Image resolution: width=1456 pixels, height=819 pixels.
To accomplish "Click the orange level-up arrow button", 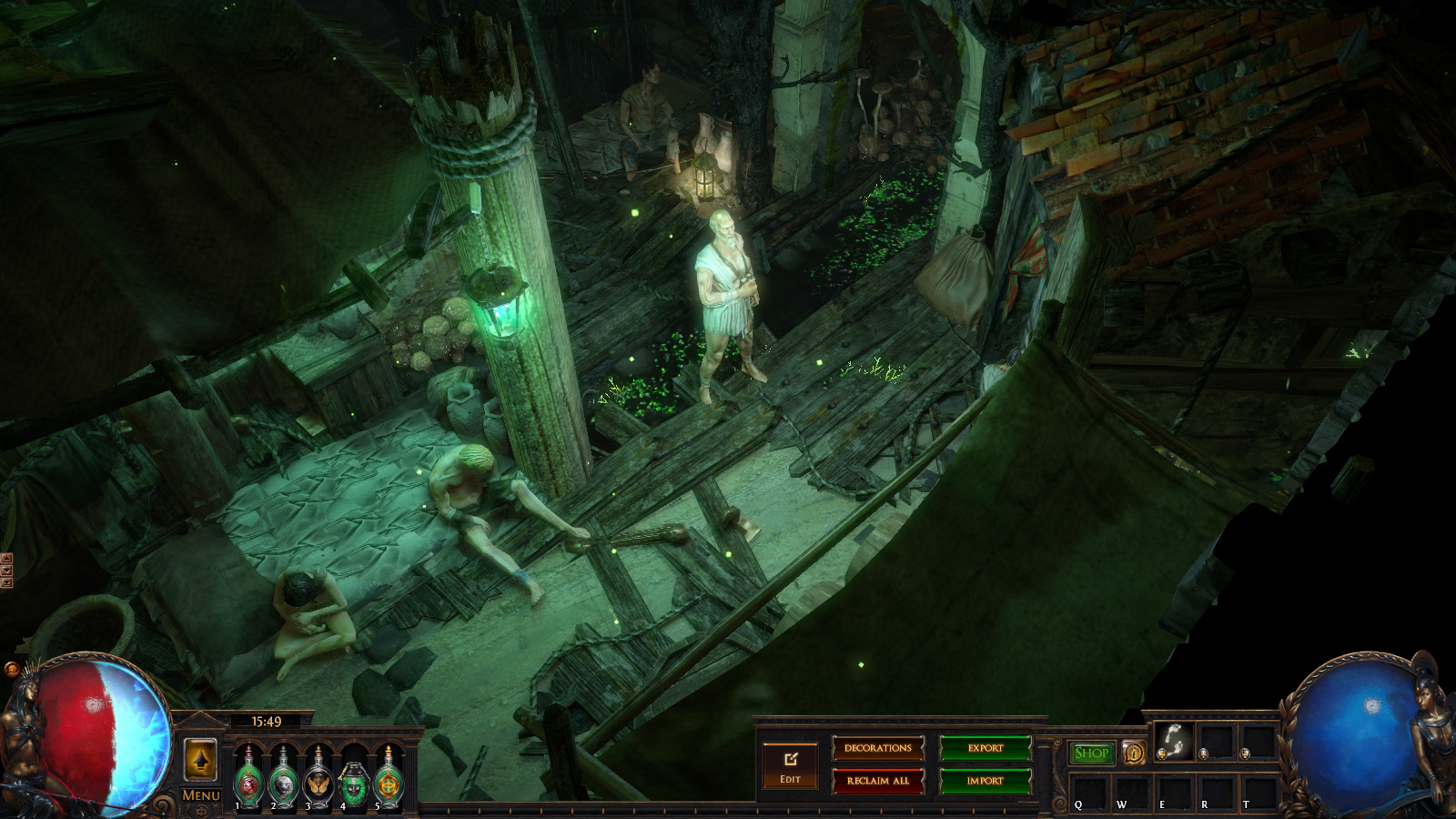I will 200,759.
